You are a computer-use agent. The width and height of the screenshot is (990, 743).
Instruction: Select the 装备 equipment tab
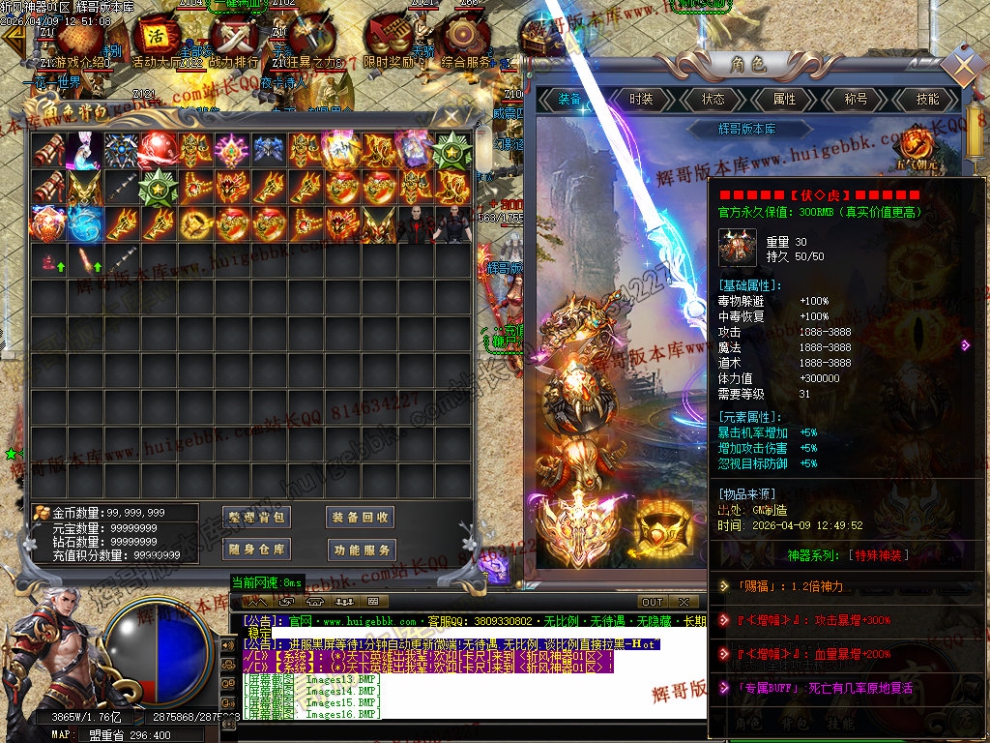click(570, 99)
